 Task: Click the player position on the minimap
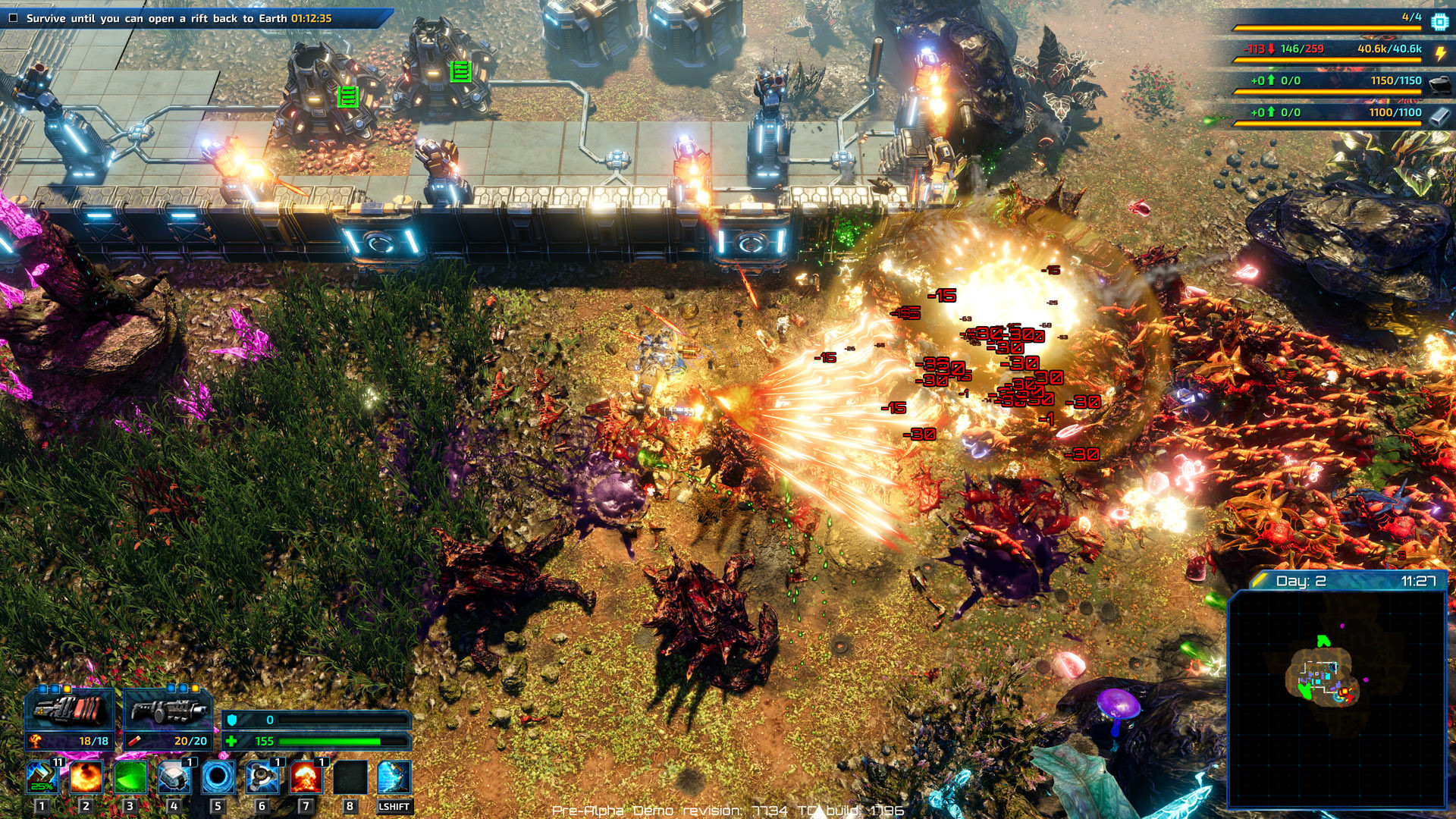click(x=1345, y=692)
